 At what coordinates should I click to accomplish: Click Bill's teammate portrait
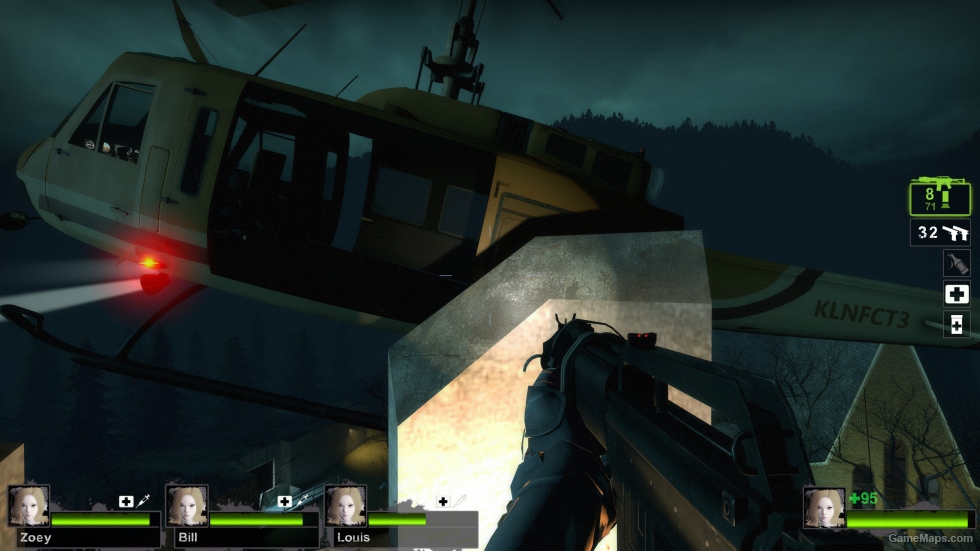coord(187,507)
